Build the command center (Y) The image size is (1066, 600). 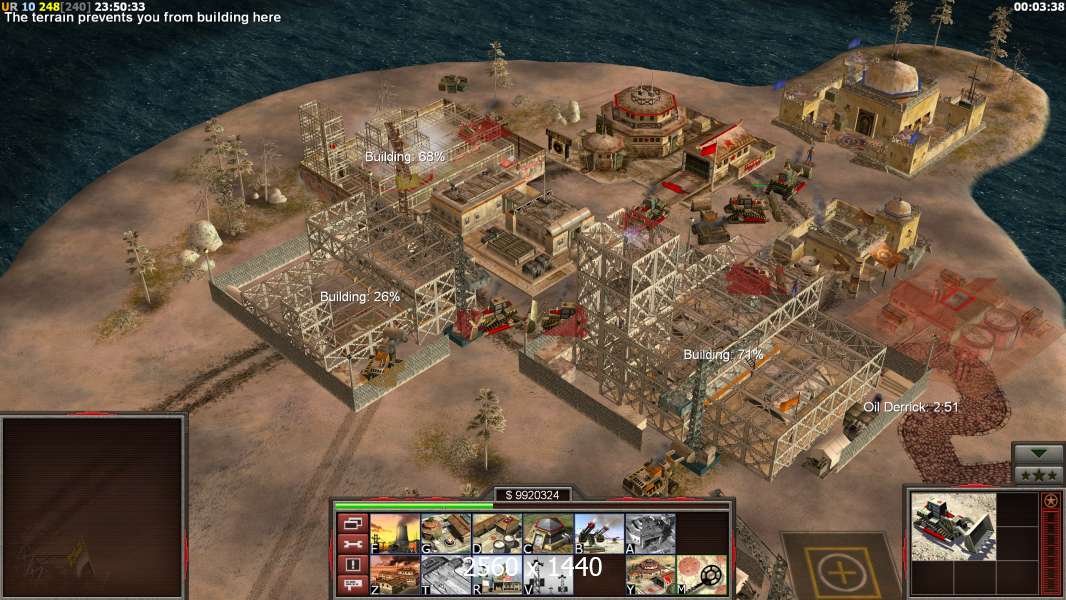[x=650, y=575]
